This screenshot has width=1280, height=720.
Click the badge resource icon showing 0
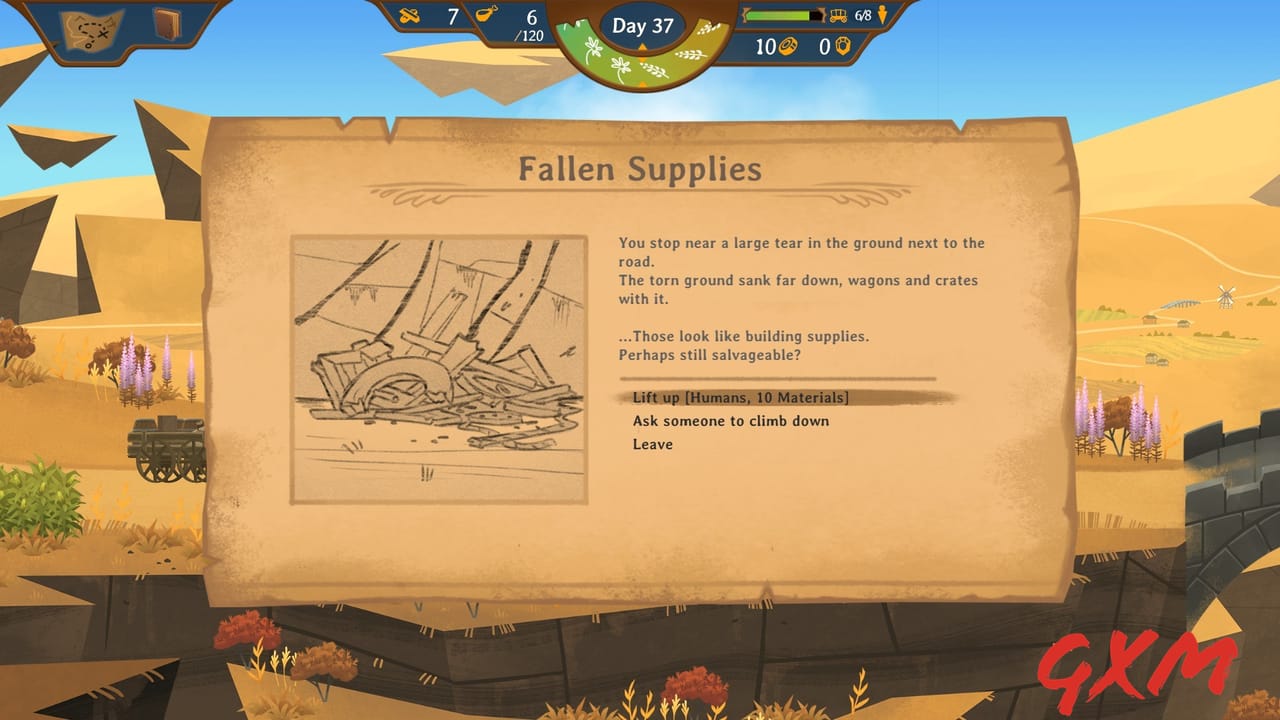coord(843,48)
